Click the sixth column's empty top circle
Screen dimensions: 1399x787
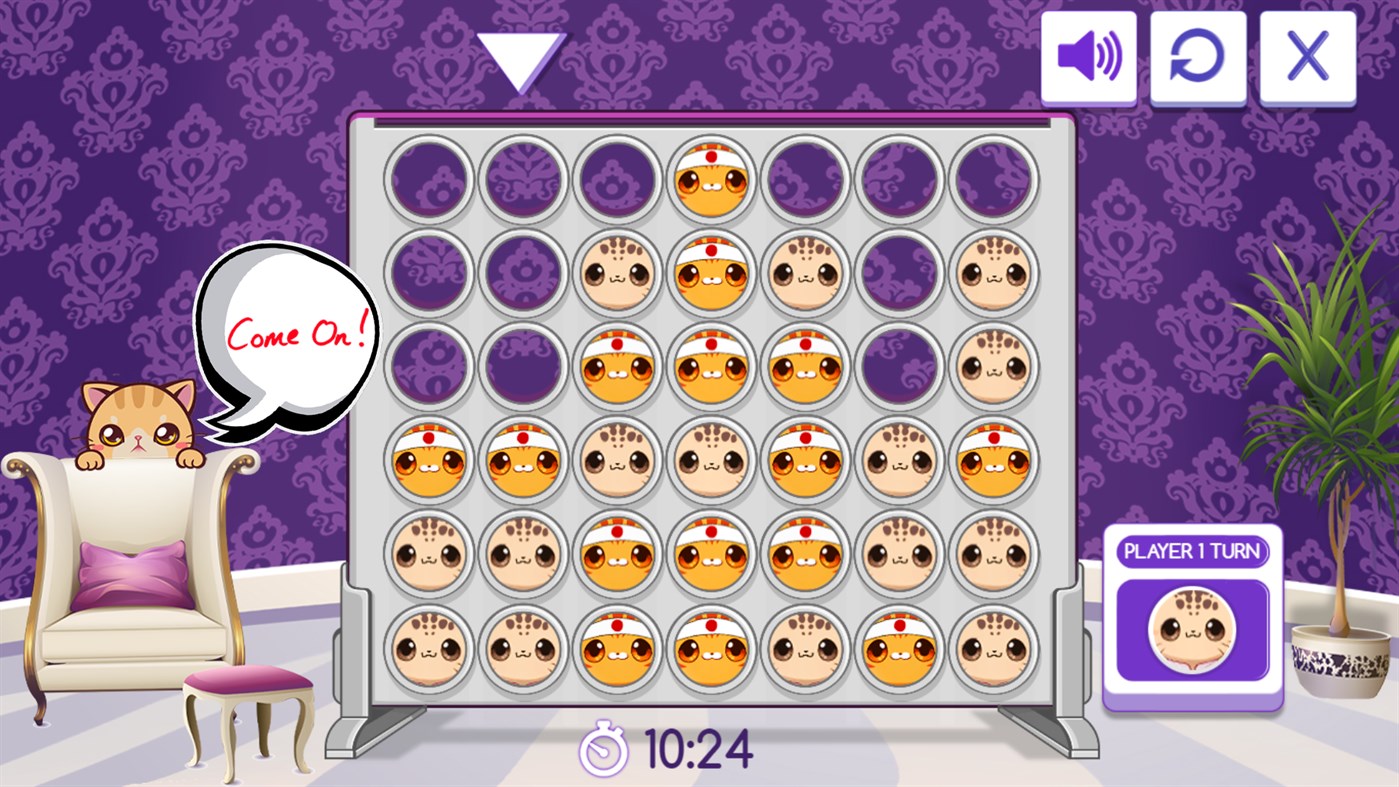899,178
